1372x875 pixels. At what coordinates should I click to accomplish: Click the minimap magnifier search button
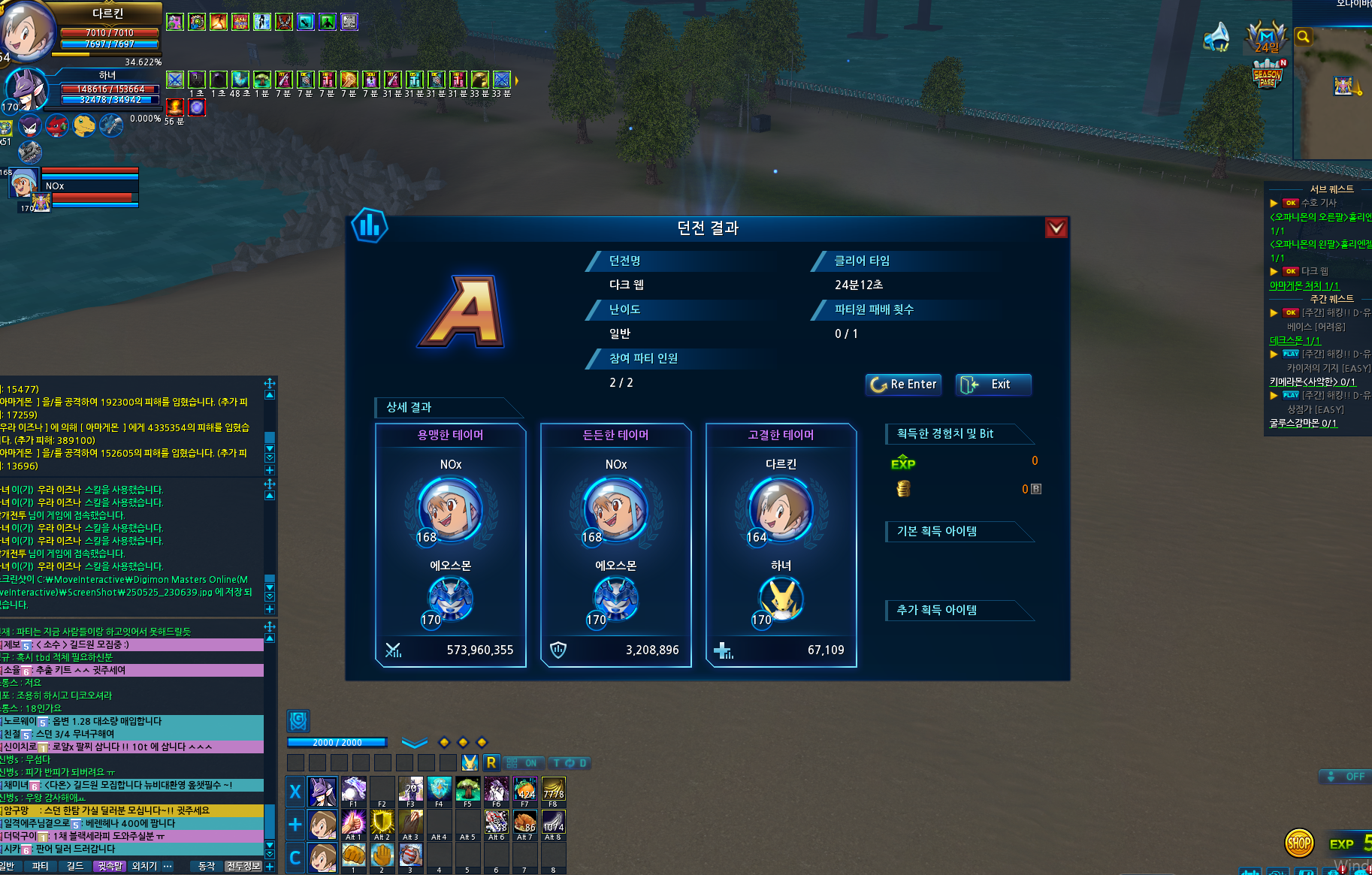(x=1304, y=37)
